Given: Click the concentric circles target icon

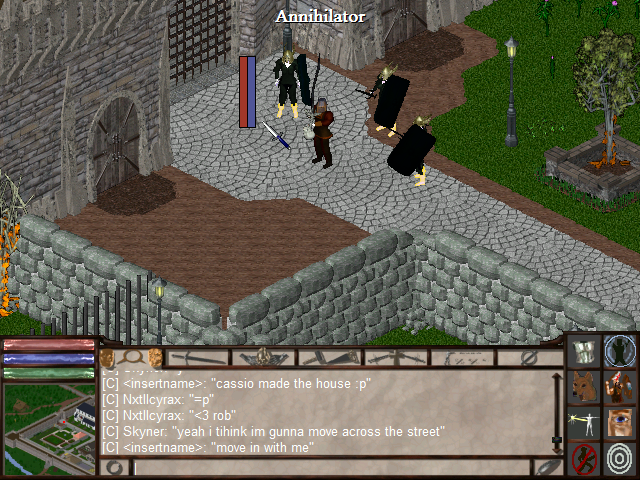Looking at the screenshot, I should pos(621,459).
